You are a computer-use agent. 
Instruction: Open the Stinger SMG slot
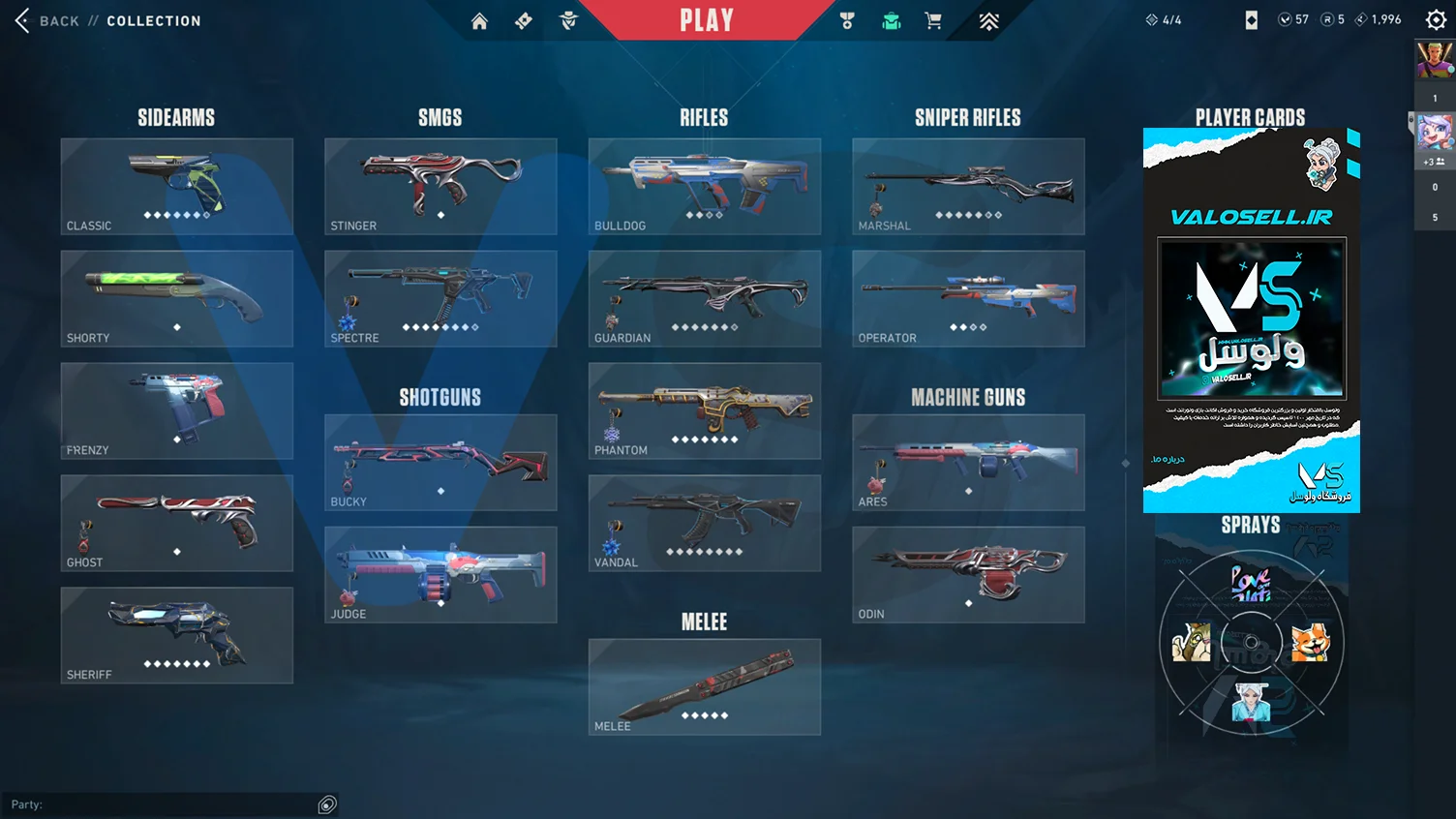(440, 187)
